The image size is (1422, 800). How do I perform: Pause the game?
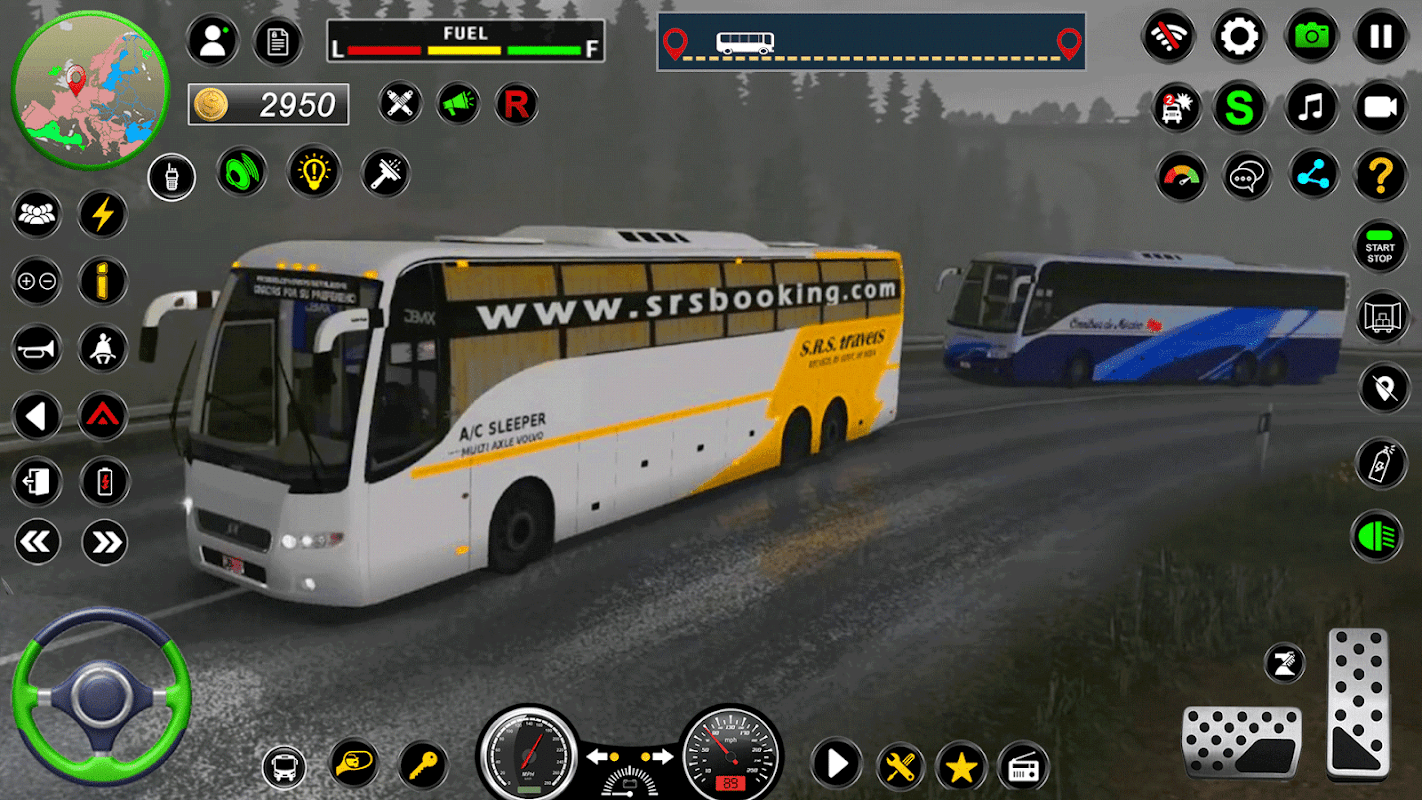click(1380, 37)
